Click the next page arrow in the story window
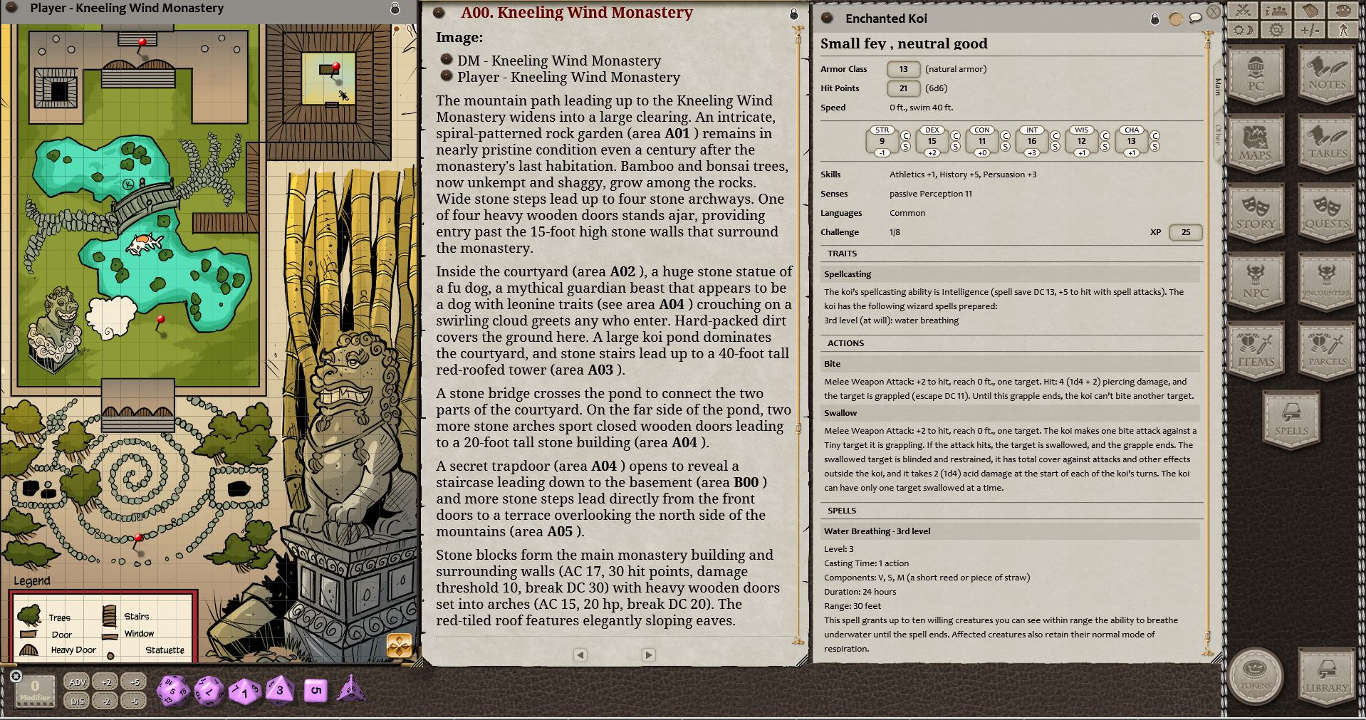 (649, 655)
